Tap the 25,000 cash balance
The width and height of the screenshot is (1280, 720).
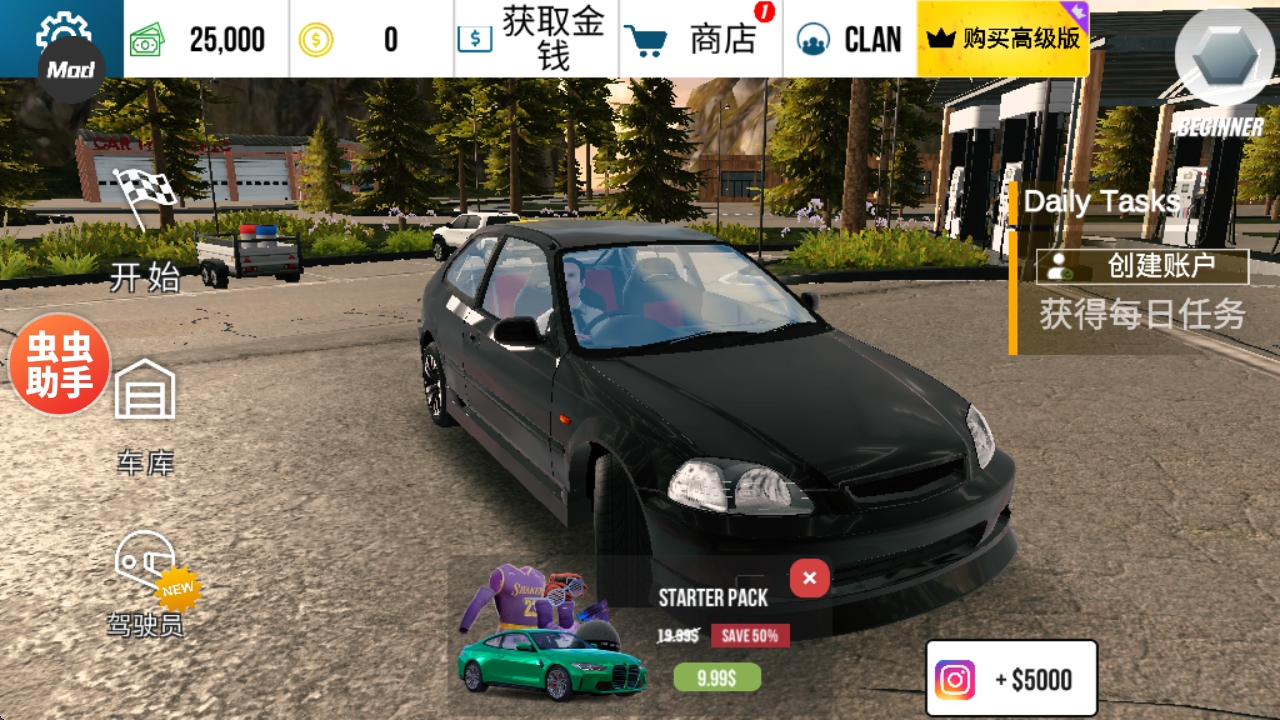(205, 40)
